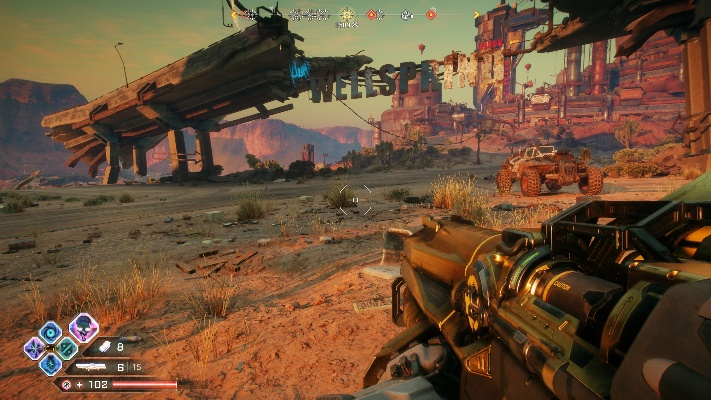
Task: Select the vortex swirl ability icon
Action: [x=50, y=332]
